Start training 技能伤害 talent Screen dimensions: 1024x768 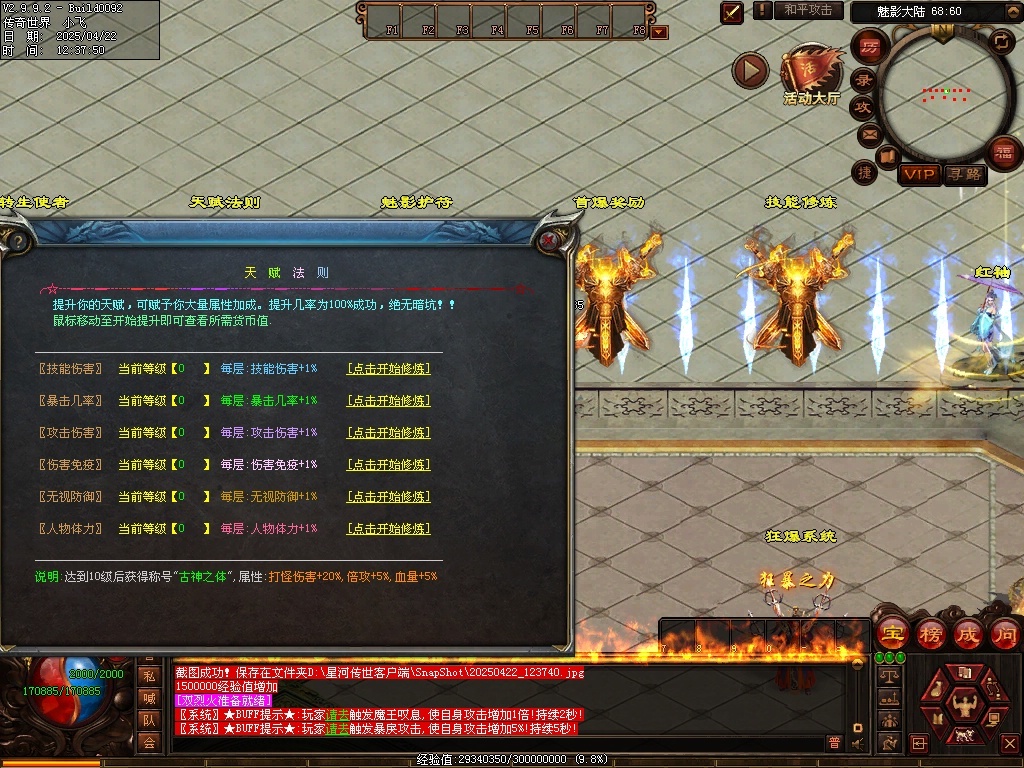[388, 369]
